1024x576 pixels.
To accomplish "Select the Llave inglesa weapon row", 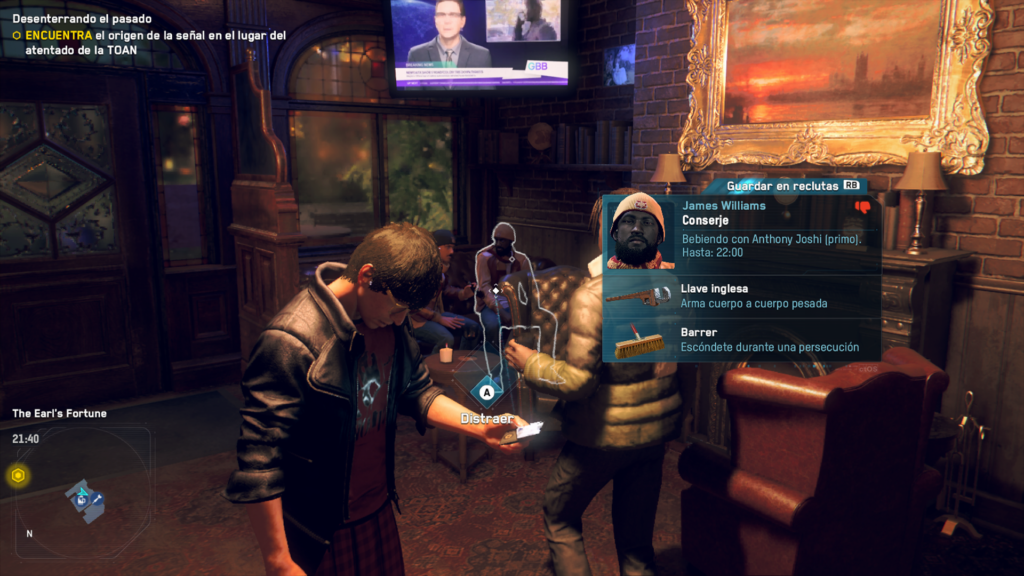I will [x=742, y=296].
